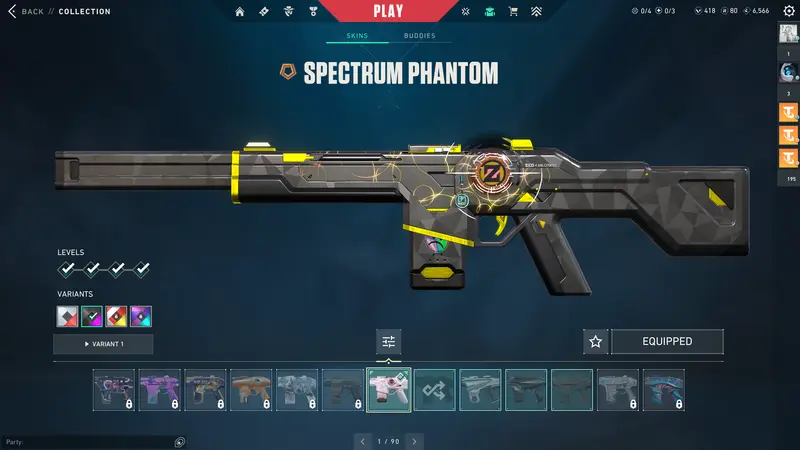Mark this skin as favorite with the star
The height and width of the screenshot is (450, 800).
[x=596, y=342]
